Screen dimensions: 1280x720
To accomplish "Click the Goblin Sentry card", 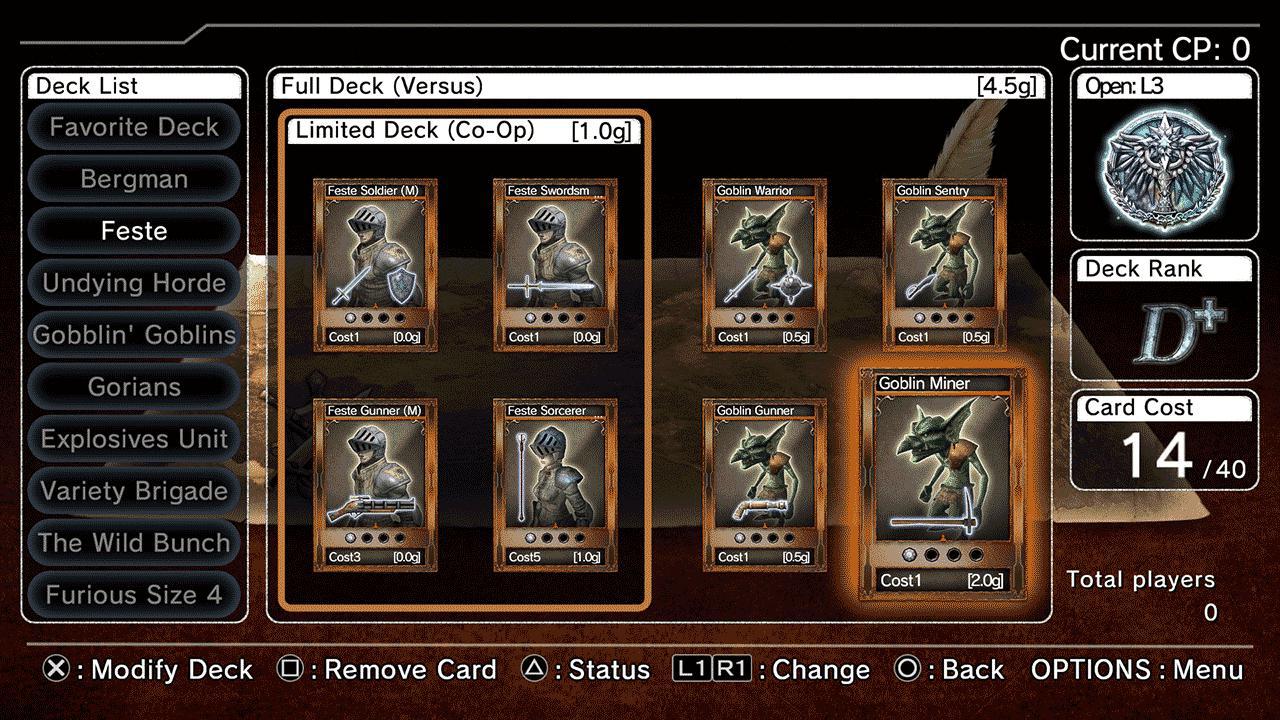I will 941,260.
